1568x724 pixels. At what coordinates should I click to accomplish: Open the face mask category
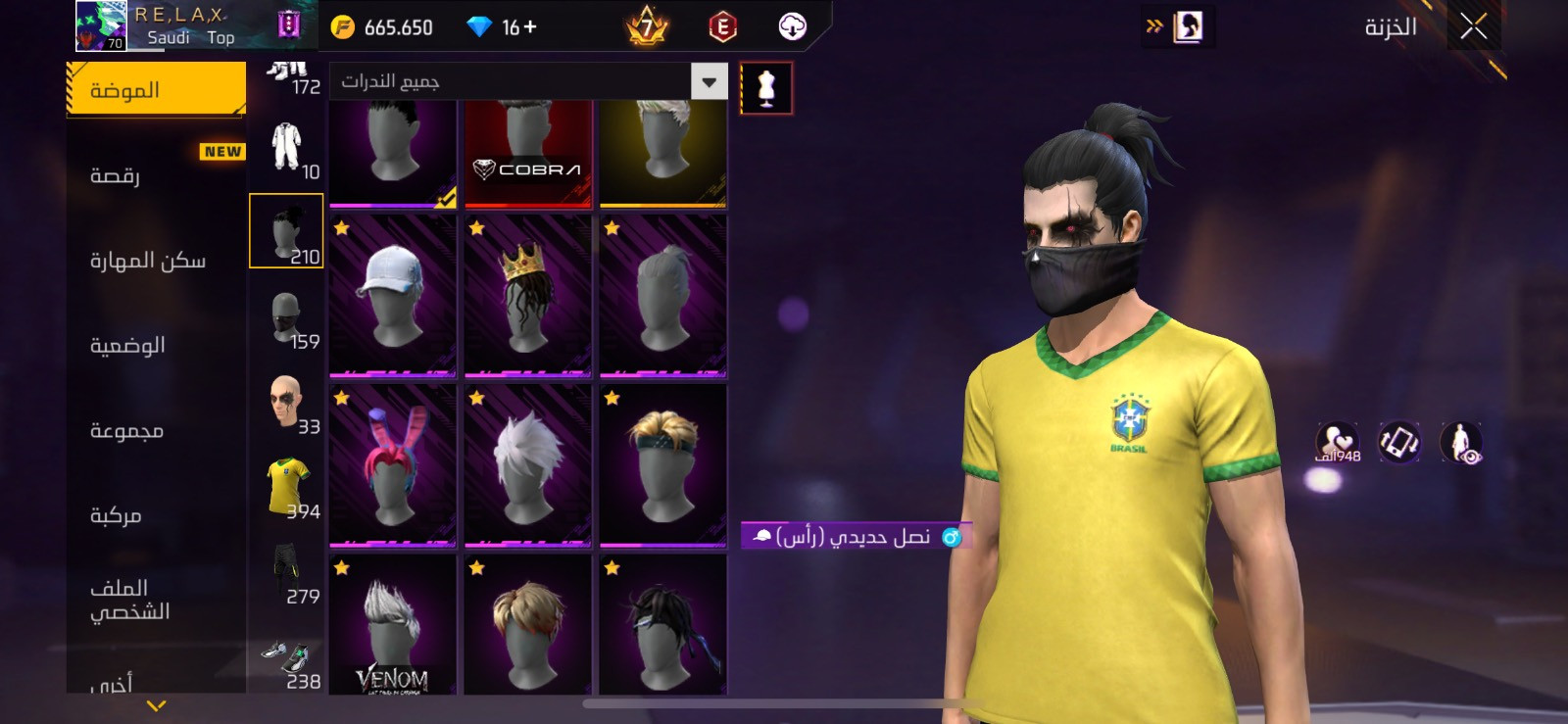coord(286,318)
